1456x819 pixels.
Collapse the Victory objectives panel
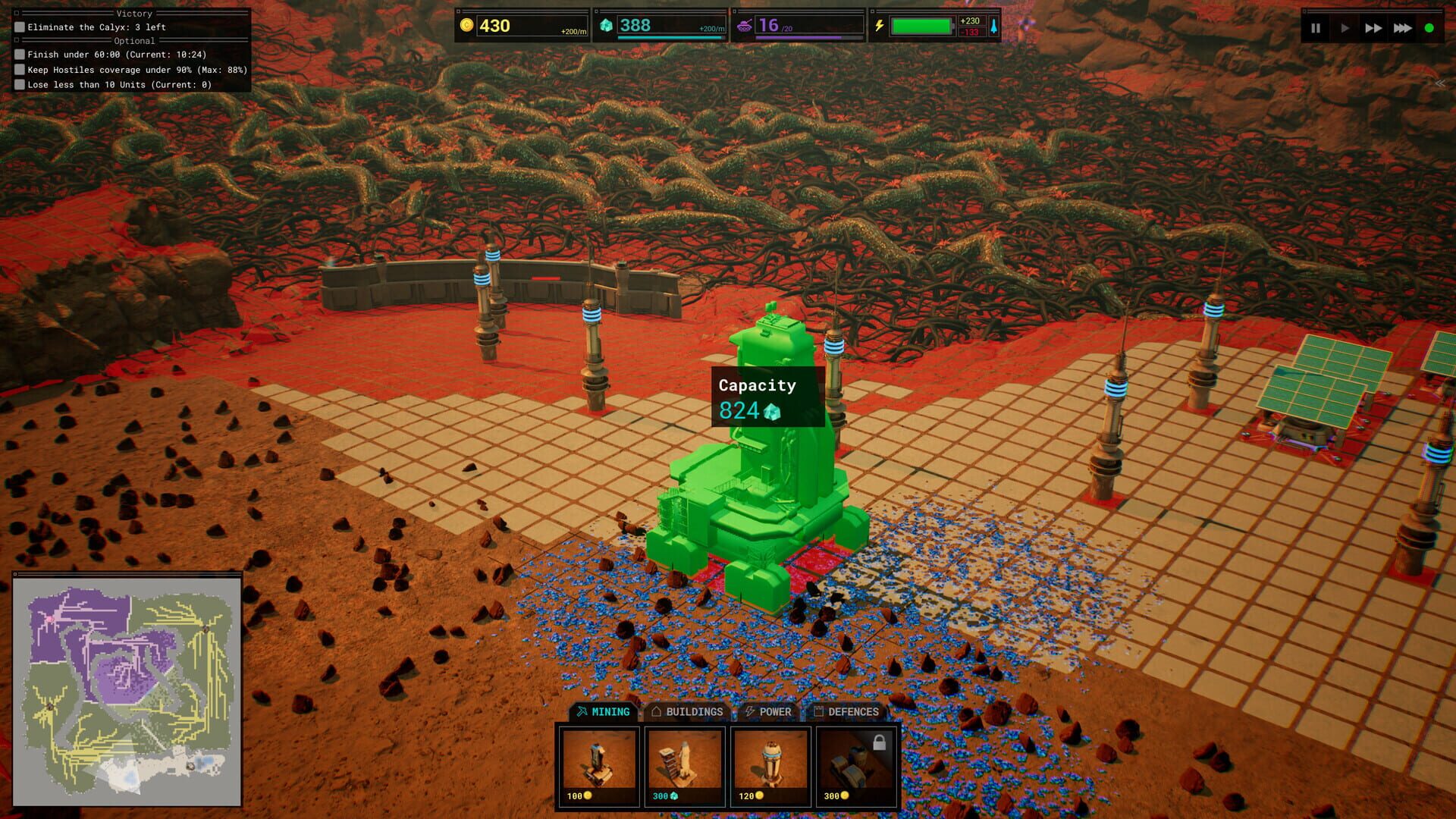[x=16, y=13]
